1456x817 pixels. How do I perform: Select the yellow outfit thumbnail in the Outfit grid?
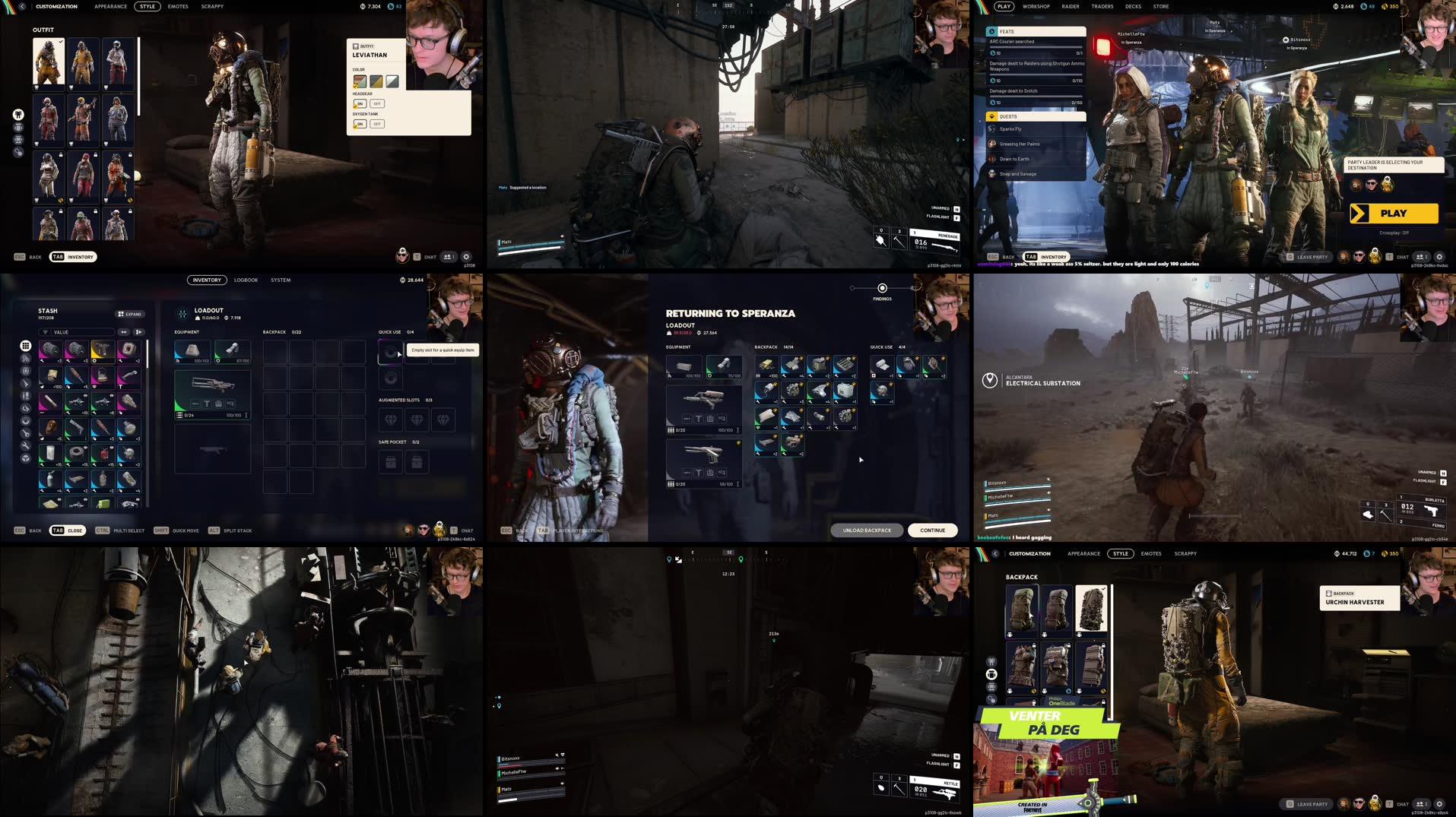[x=82, y=63]
